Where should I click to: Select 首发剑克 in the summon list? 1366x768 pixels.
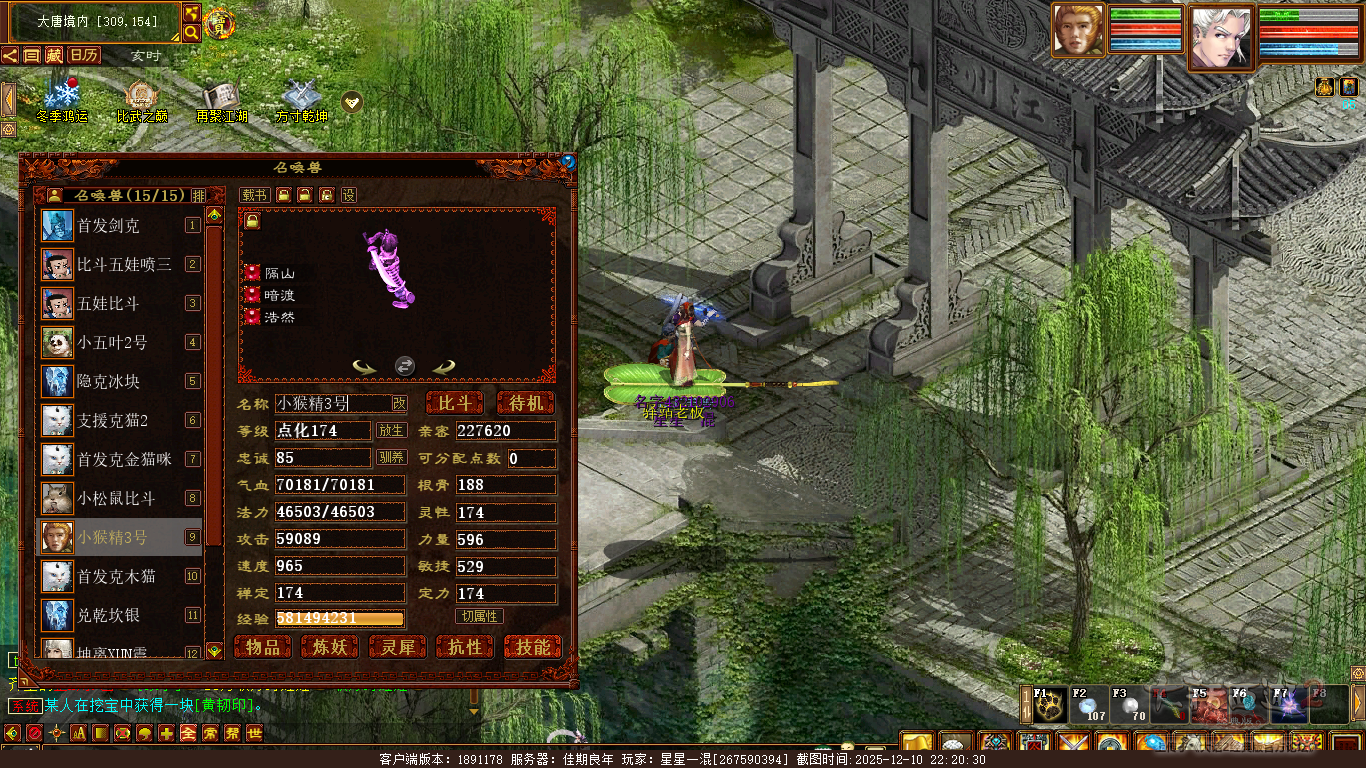[120, 226]
